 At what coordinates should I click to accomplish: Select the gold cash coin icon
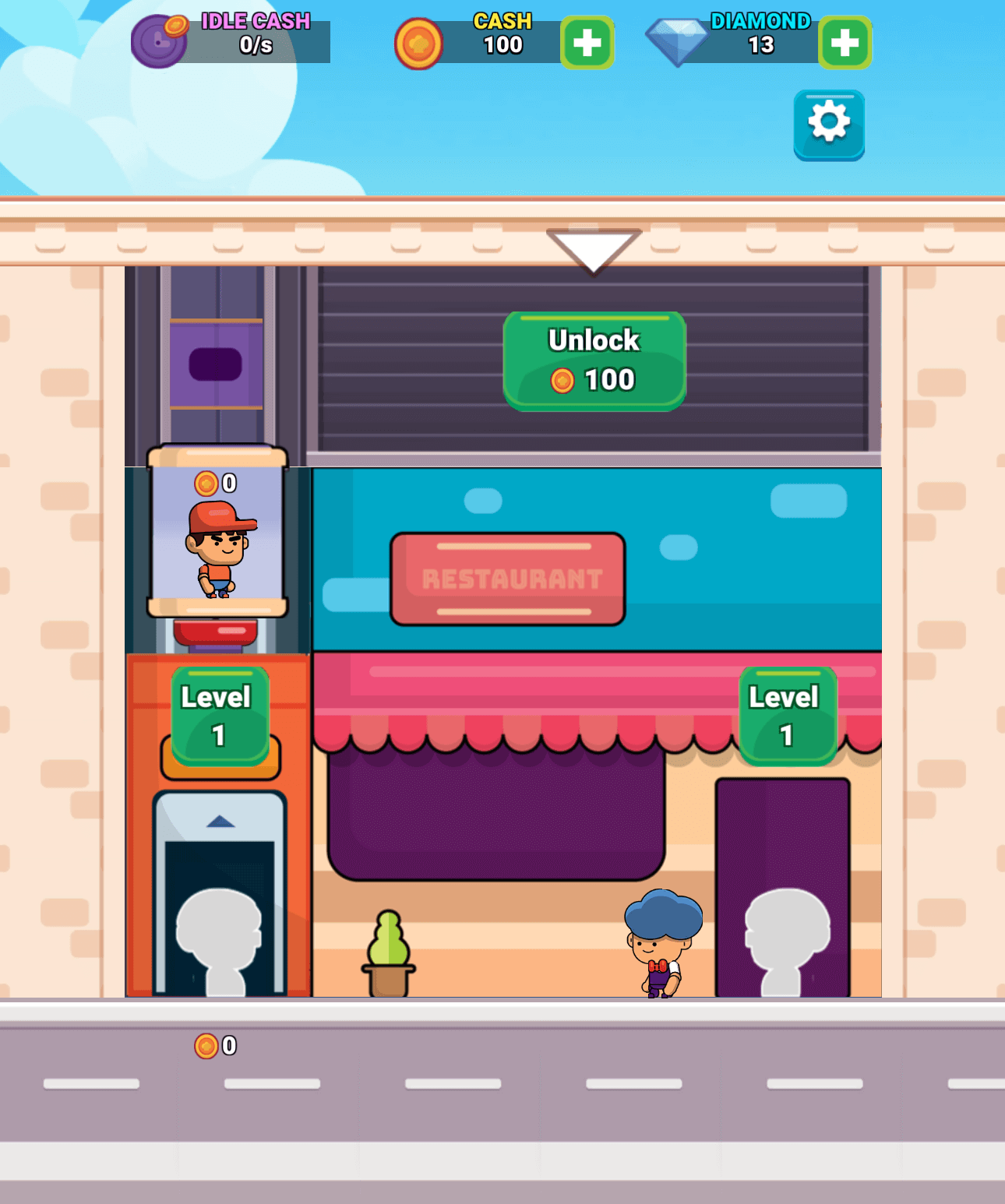click(420, 44)
